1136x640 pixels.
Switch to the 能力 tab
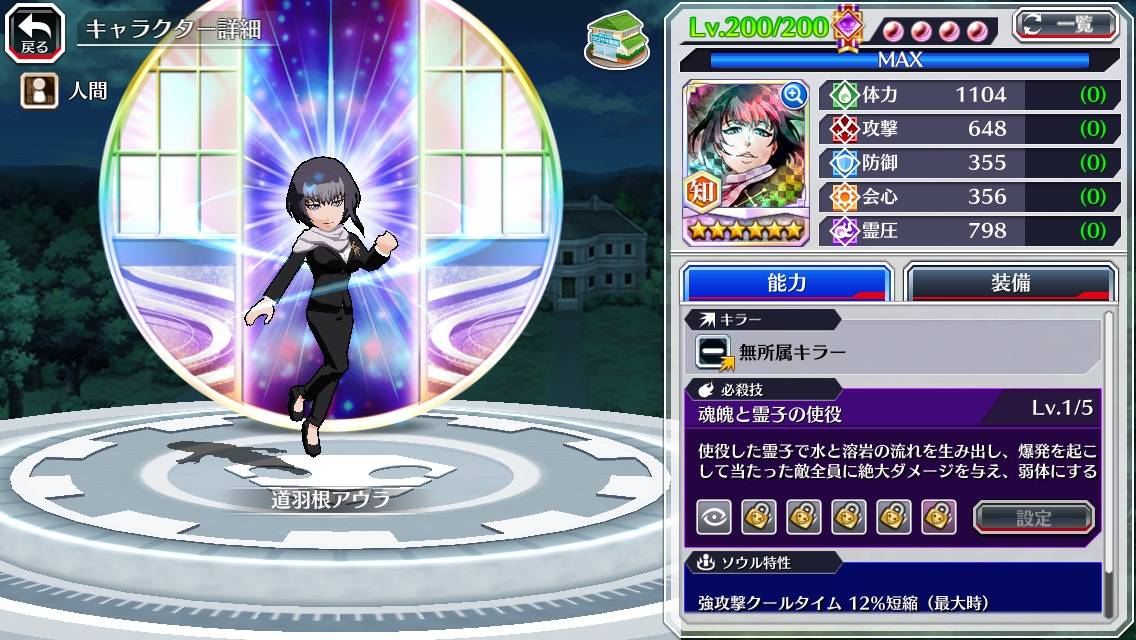[x=786, y=283]
